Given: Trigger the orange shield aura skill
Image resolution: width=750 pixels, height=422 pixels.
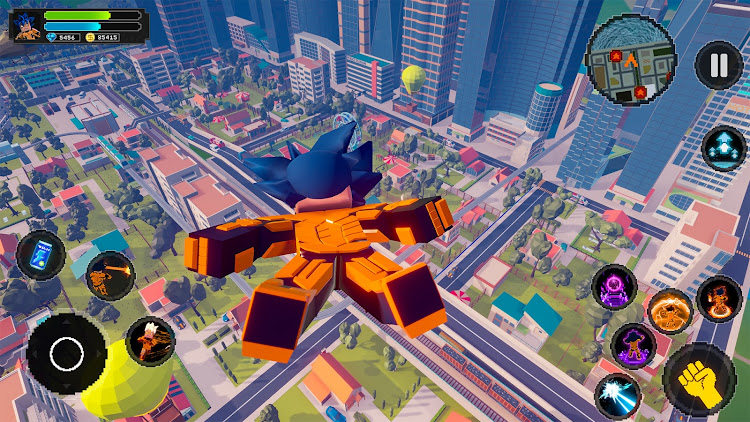Looking at the screenshot, I should click(669, 311).
